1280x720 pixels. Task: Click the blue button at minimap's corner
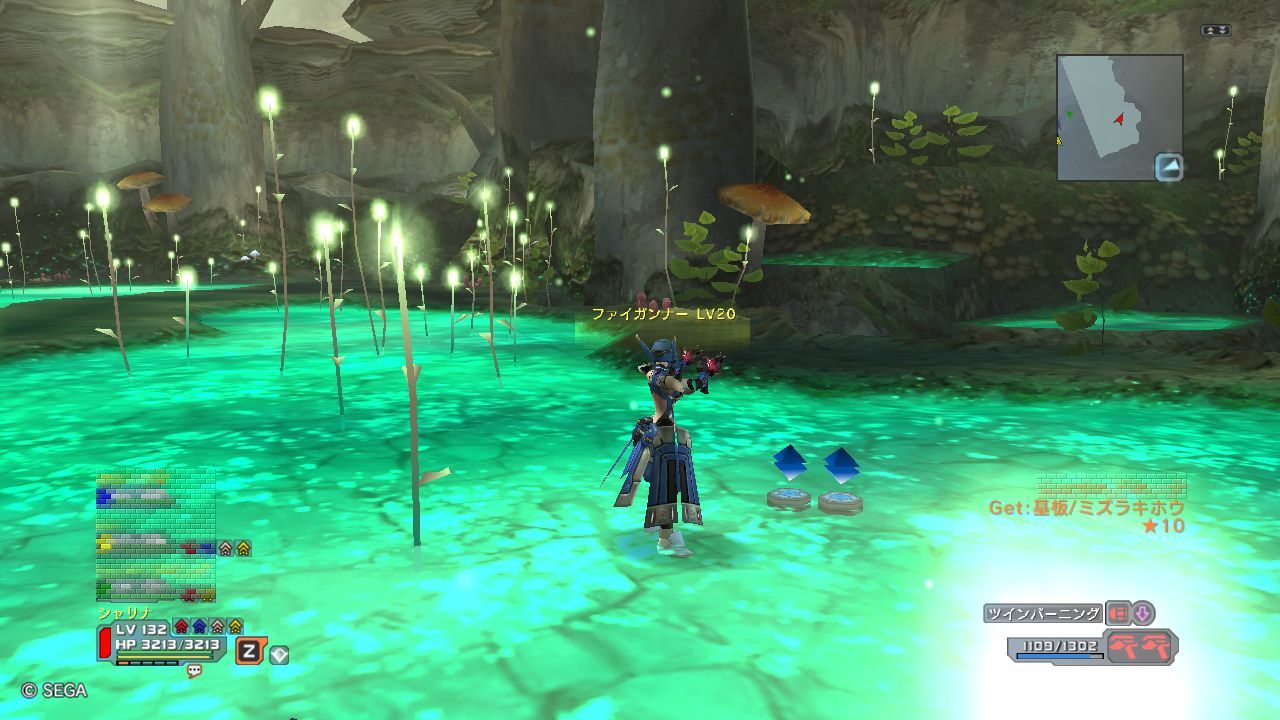1168,167
